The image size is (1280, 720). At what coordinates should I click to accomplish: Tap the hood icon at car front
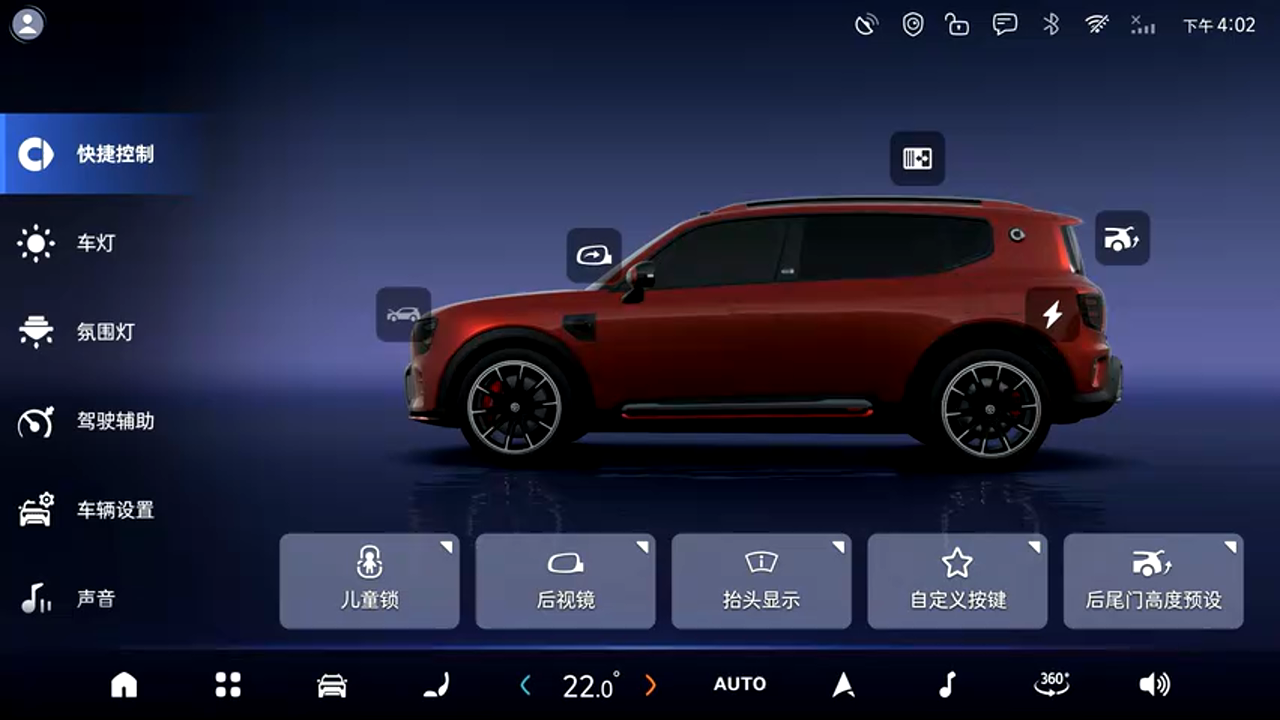tap(403, 314)
